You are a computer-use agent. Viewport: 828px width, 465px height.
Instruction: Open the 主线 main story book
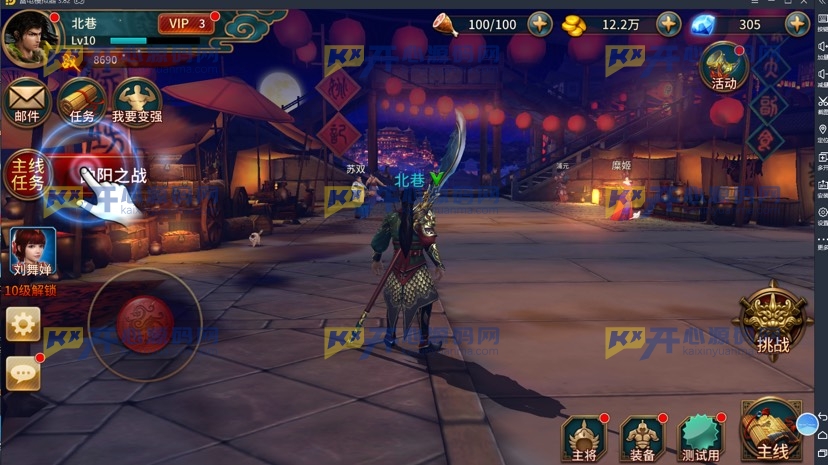pos(771,432)
